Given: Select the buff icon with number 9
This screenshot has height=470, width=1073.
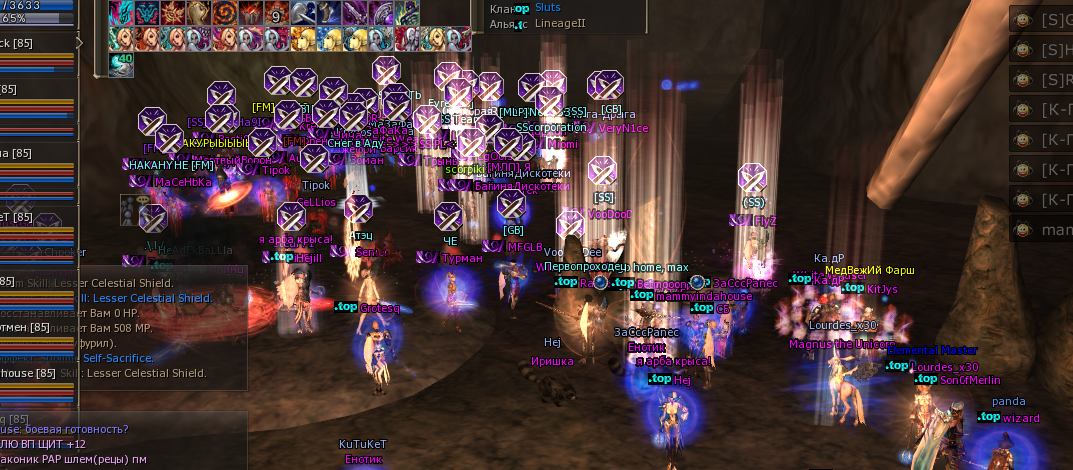Looking at the screenshot, I should tap(276, 14).
